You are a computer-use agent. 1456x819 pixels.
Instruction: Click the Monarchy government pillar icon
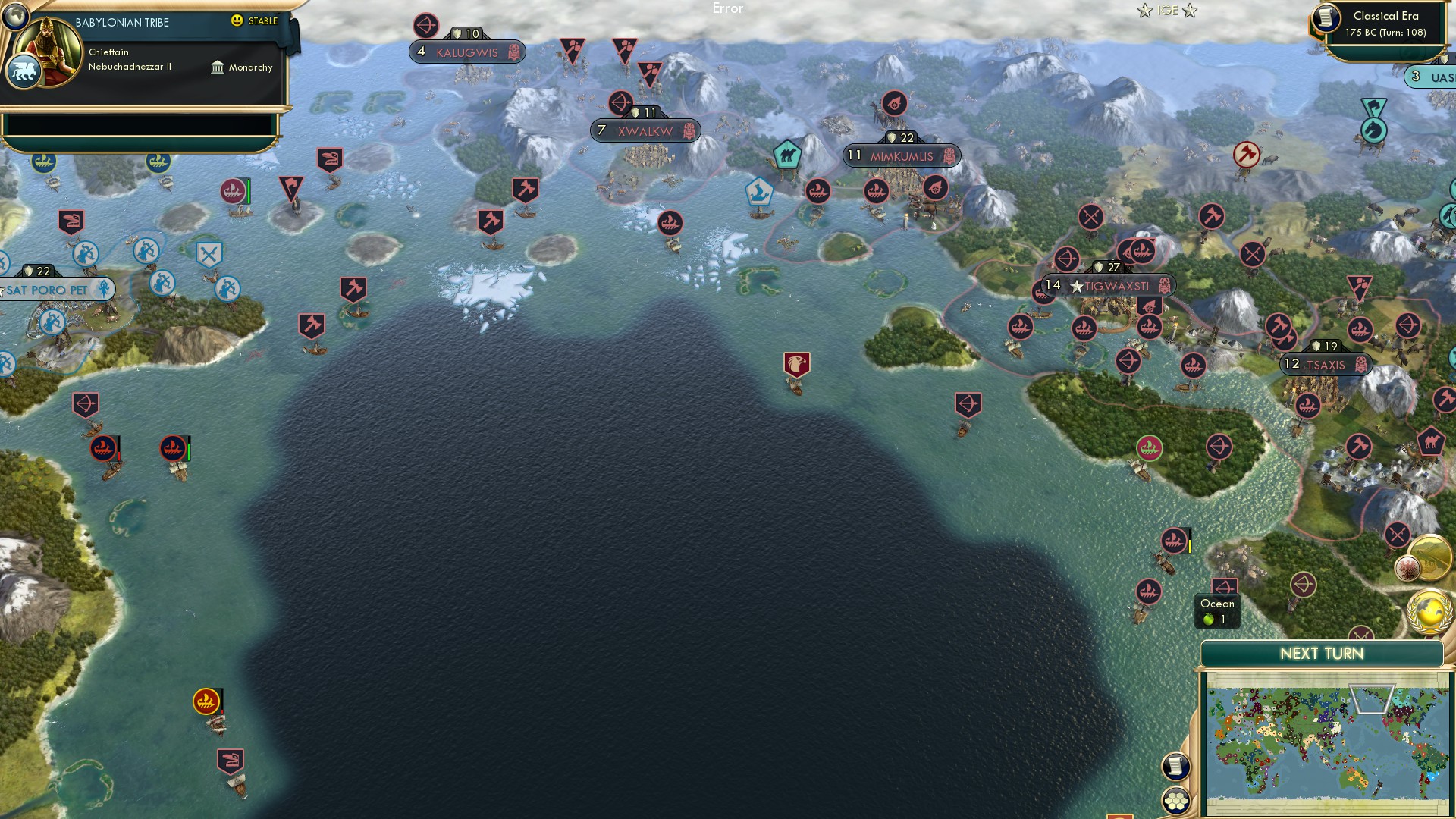tap(218, 67)
